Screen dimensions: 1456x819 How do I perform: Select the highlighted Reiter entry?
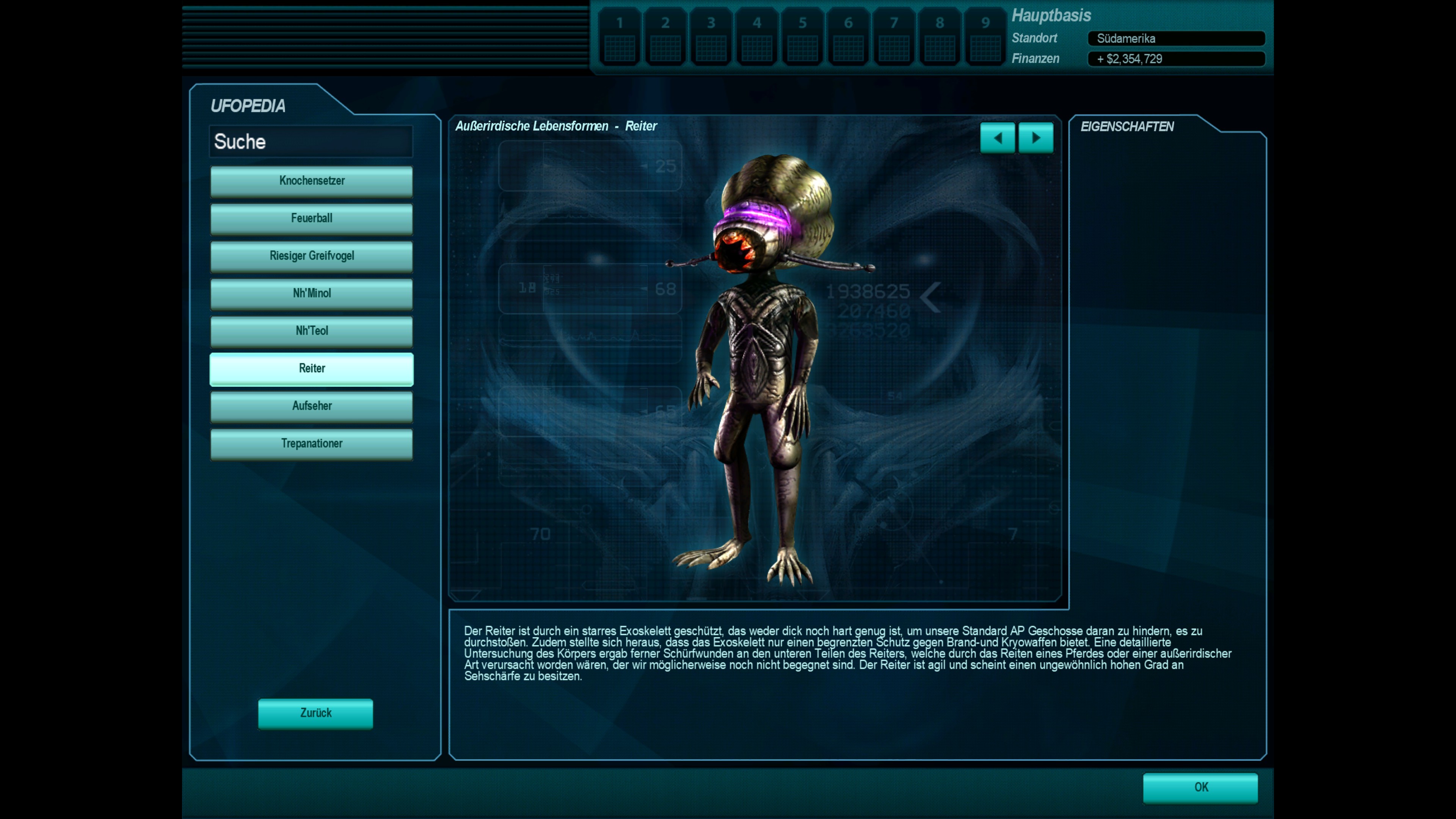[x=311, y=369]
